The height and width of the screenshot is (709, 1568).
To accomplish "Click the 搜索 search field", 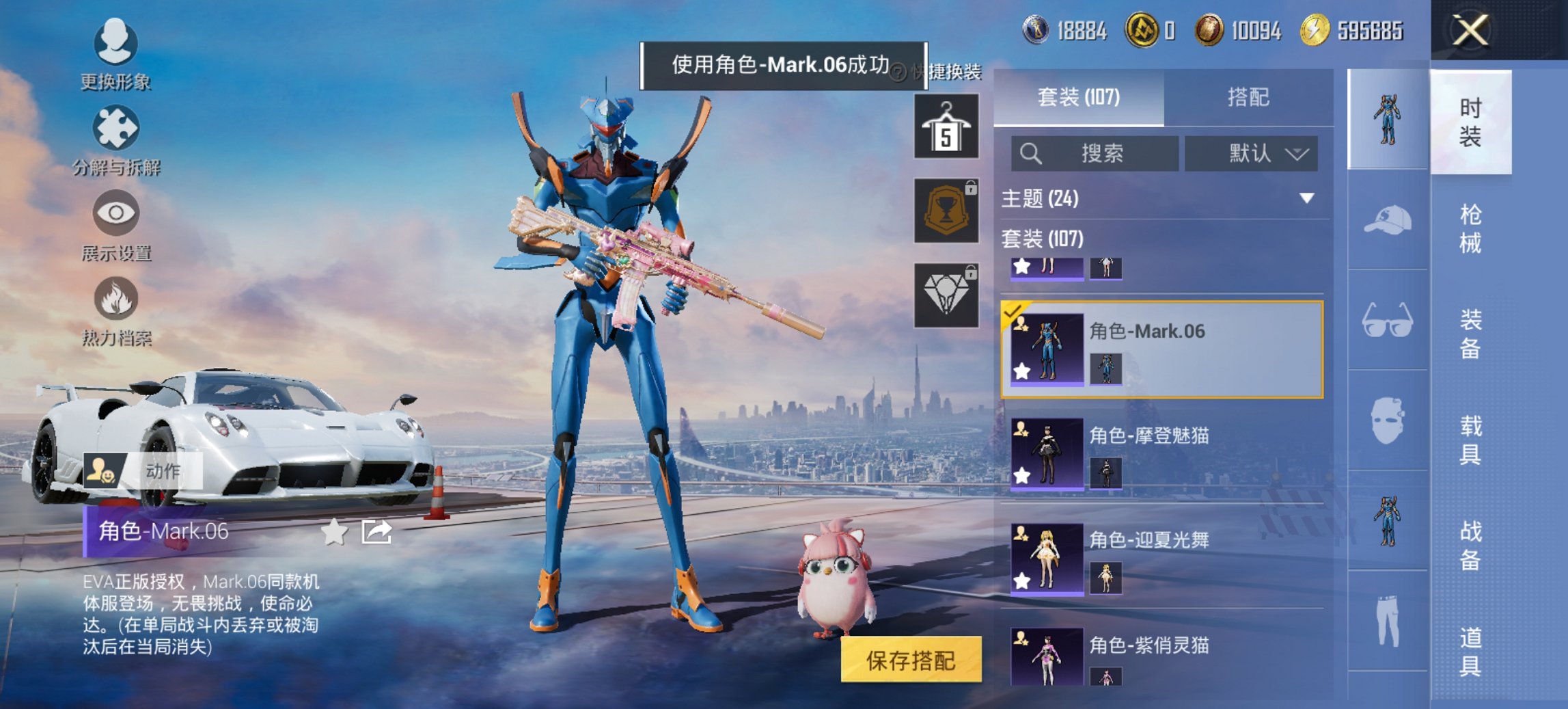I will tap(1093, 154).
